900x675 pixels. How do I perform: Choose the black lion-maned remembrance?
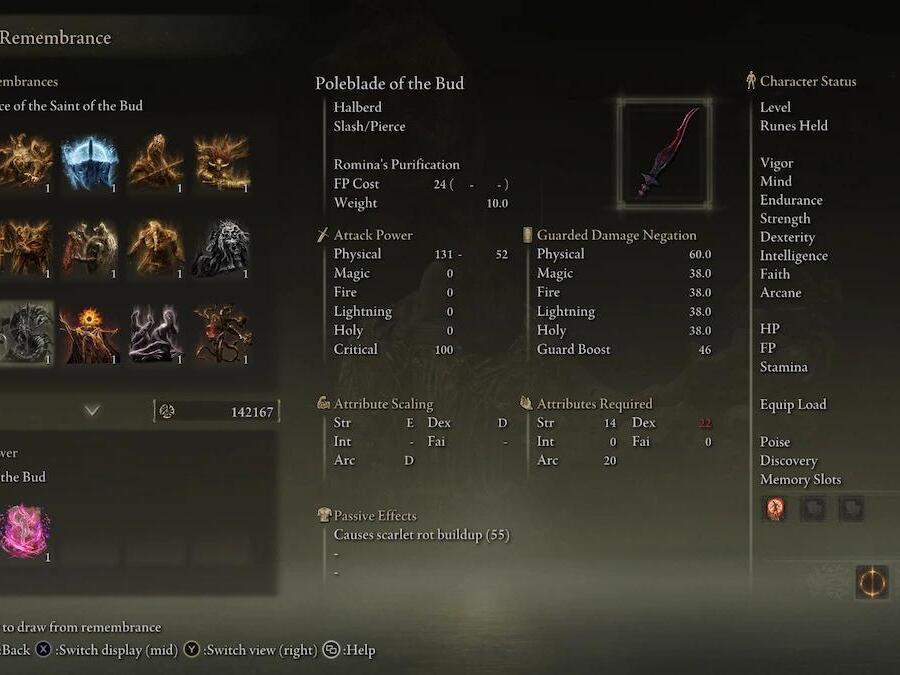coord(220,247)
